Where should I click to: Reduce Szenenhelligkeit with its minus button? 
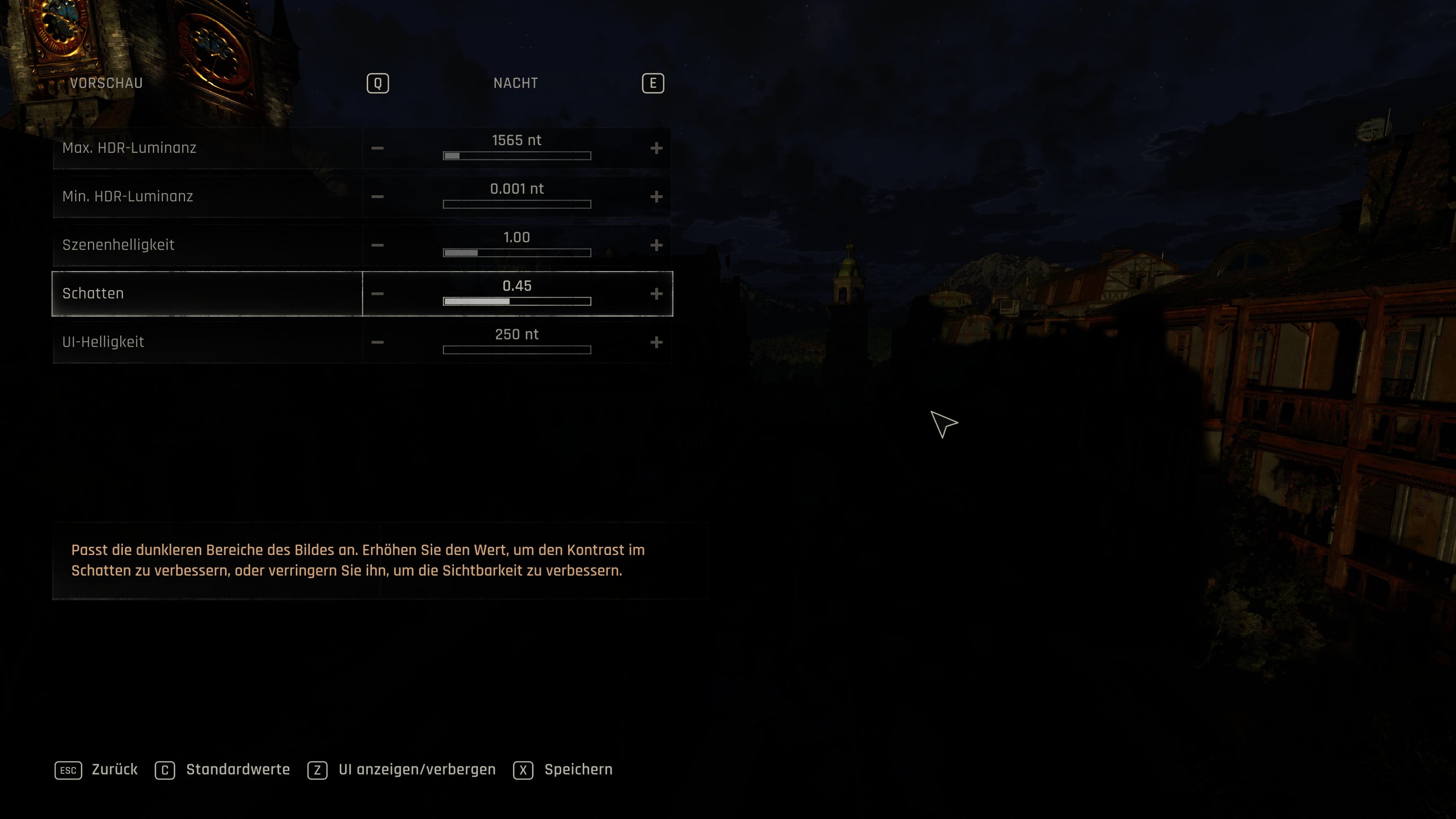(x=378, y=245)
